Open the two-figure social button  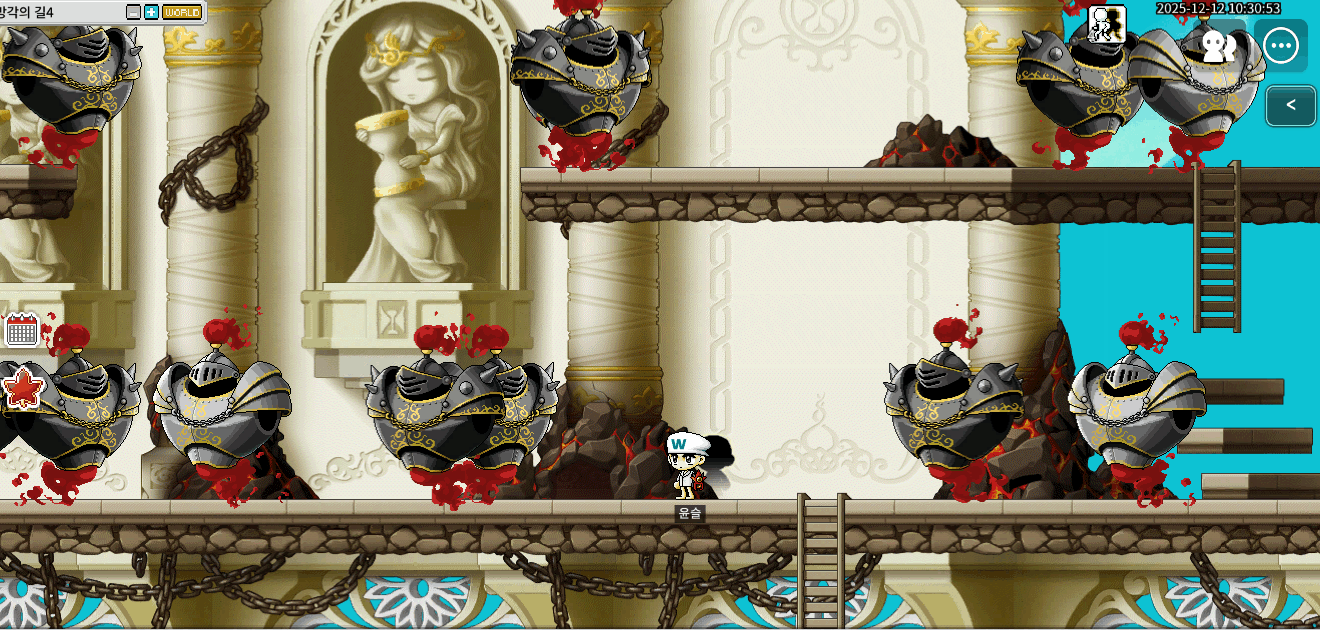pos(1219,46)
